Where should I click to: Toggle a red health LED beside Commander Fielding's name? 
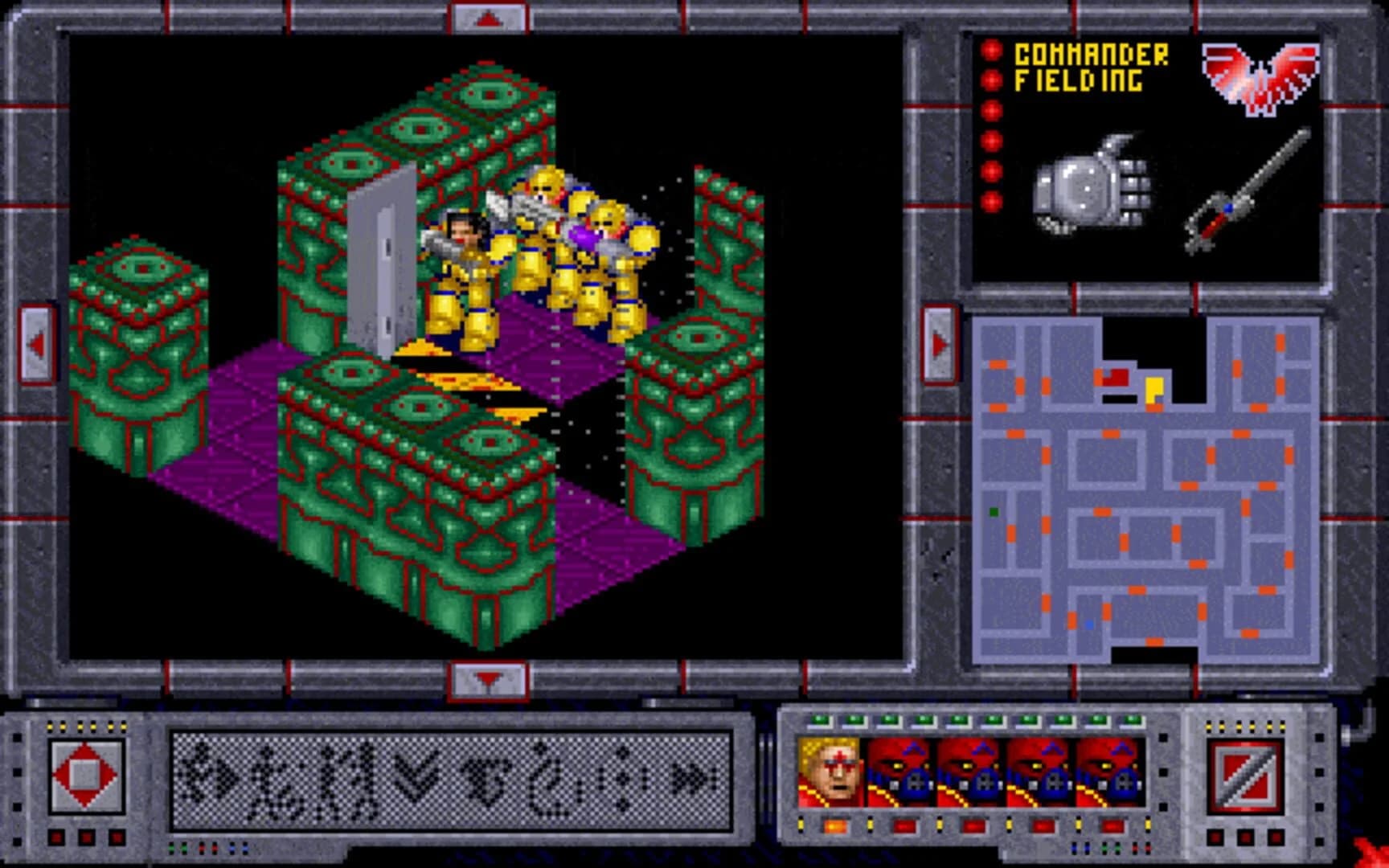click(x=990, y=80)
